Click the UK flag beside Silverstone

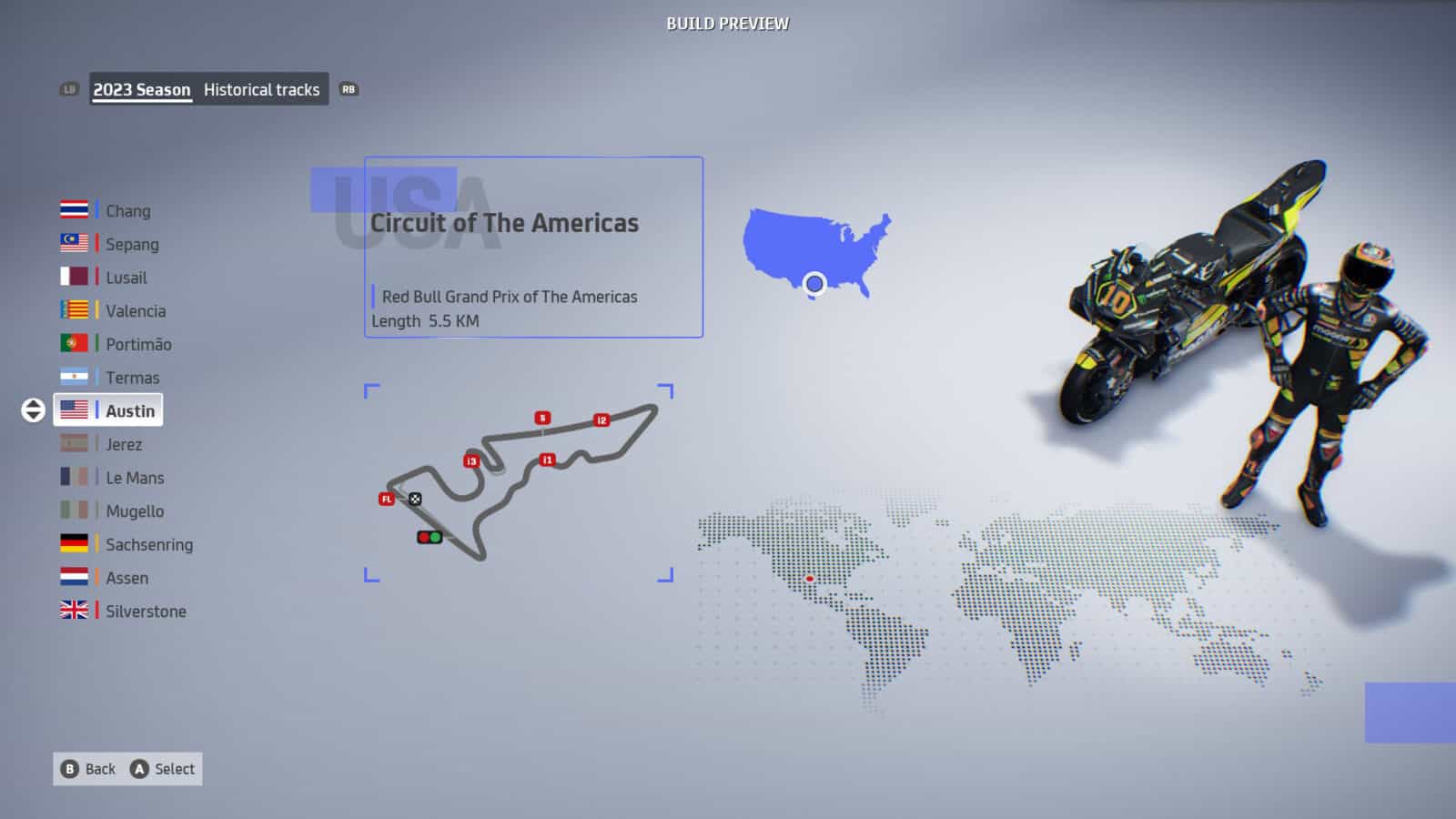[71, 611]
